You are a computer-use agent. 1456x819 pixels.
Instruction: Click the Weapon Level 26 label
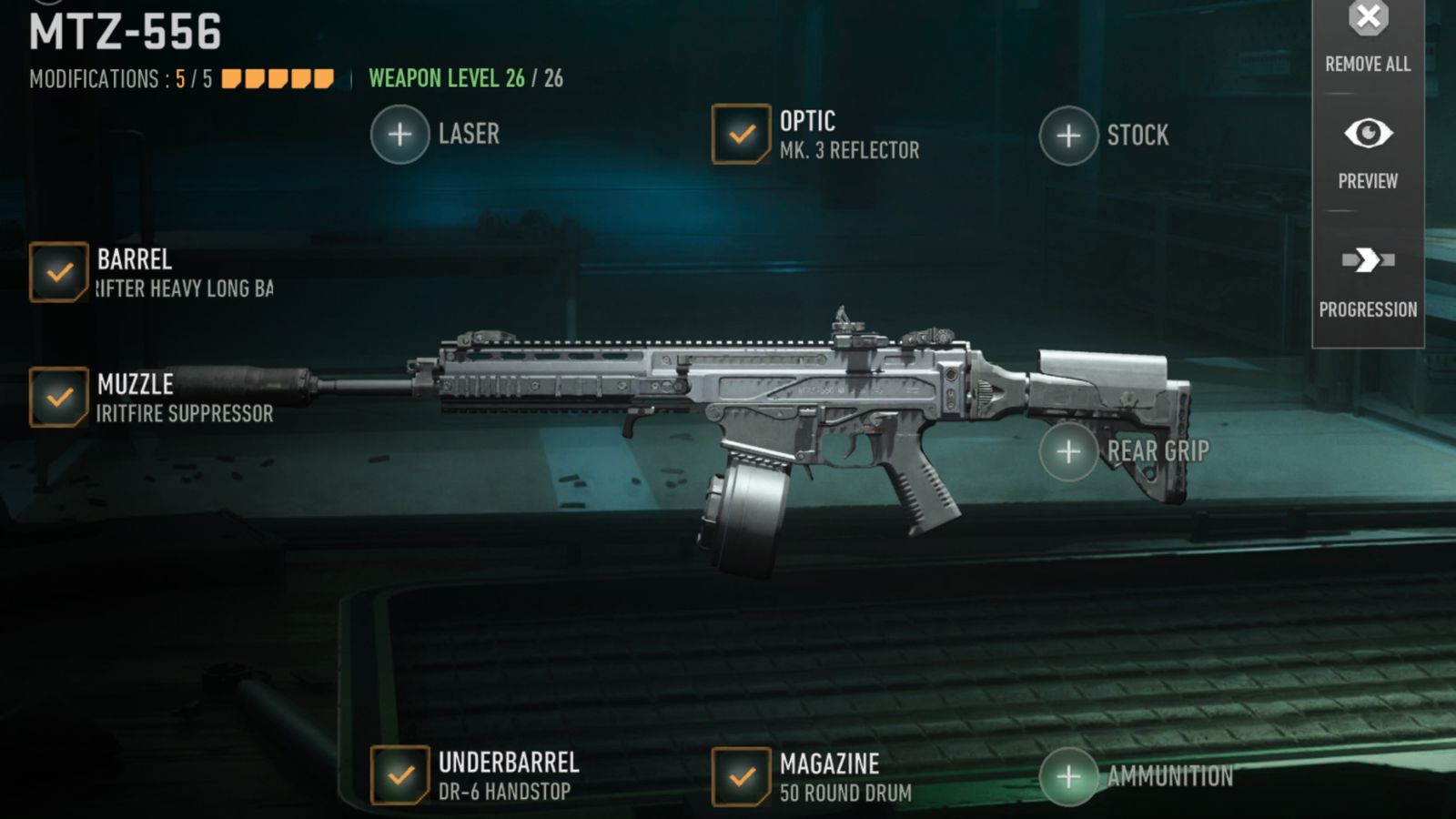[x=464, y=78]
